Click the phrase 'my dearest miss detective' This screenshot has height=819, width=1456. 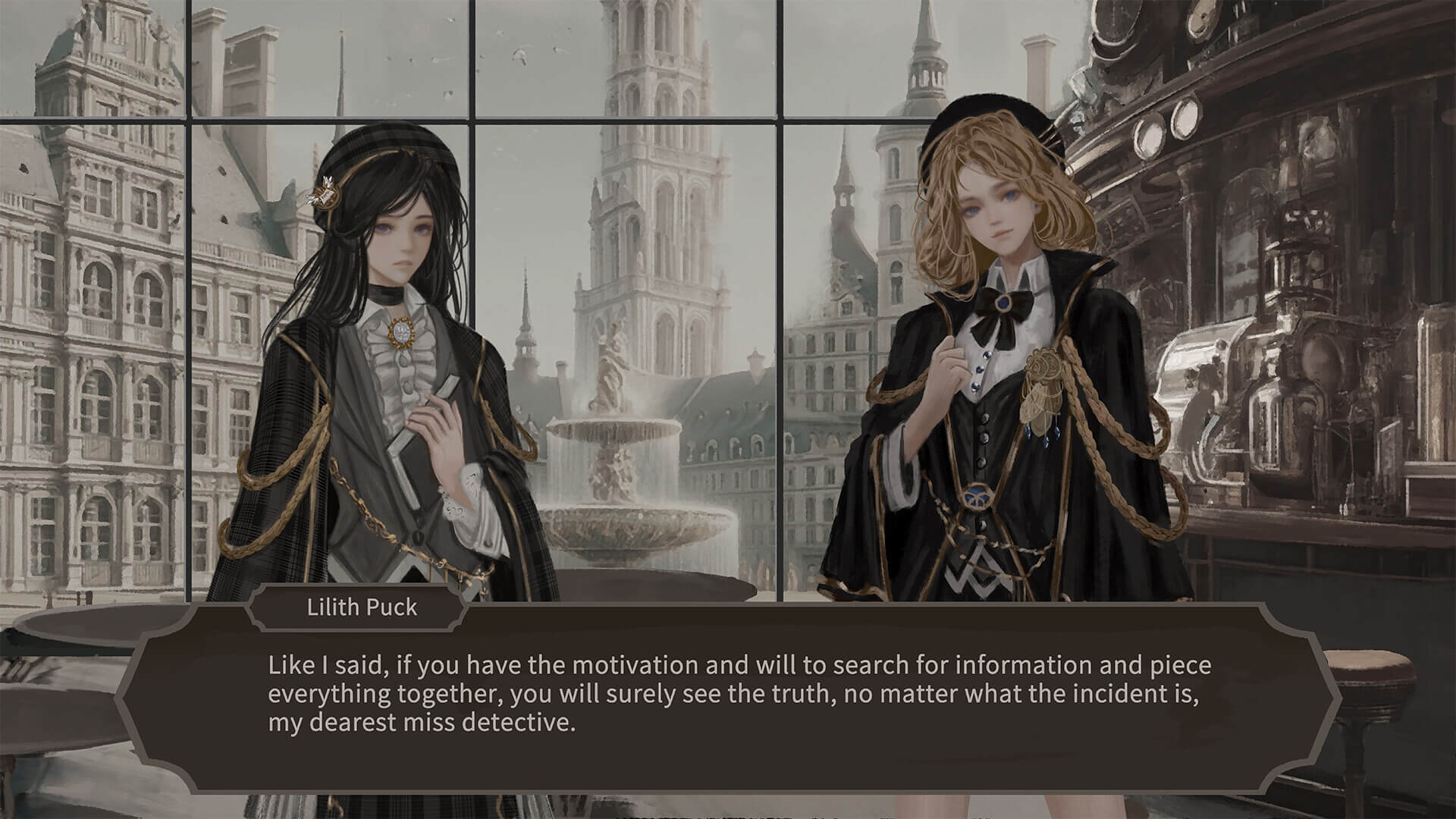(x=421, y=723)
